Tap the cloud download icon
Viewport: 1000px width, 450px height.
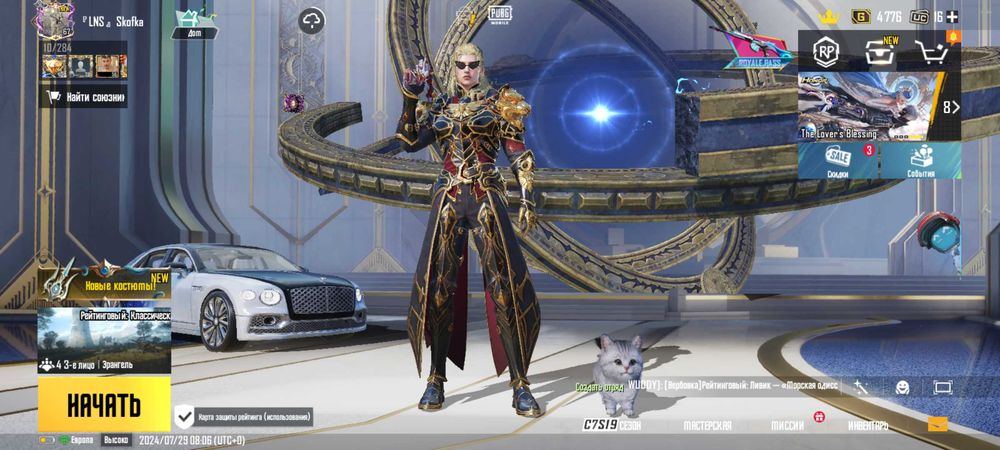pos(312,20)
